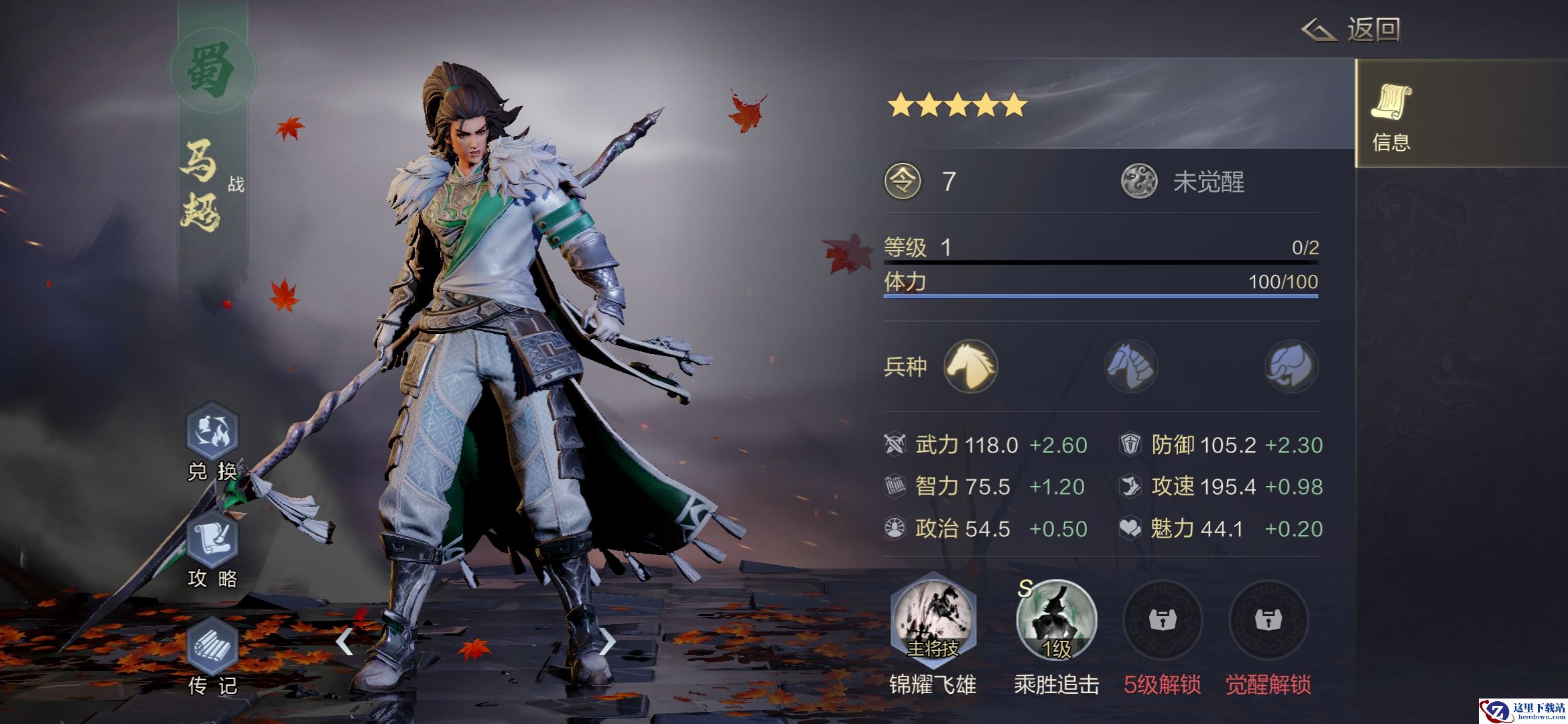Open the 信息 info tab

click(1391, 114)
